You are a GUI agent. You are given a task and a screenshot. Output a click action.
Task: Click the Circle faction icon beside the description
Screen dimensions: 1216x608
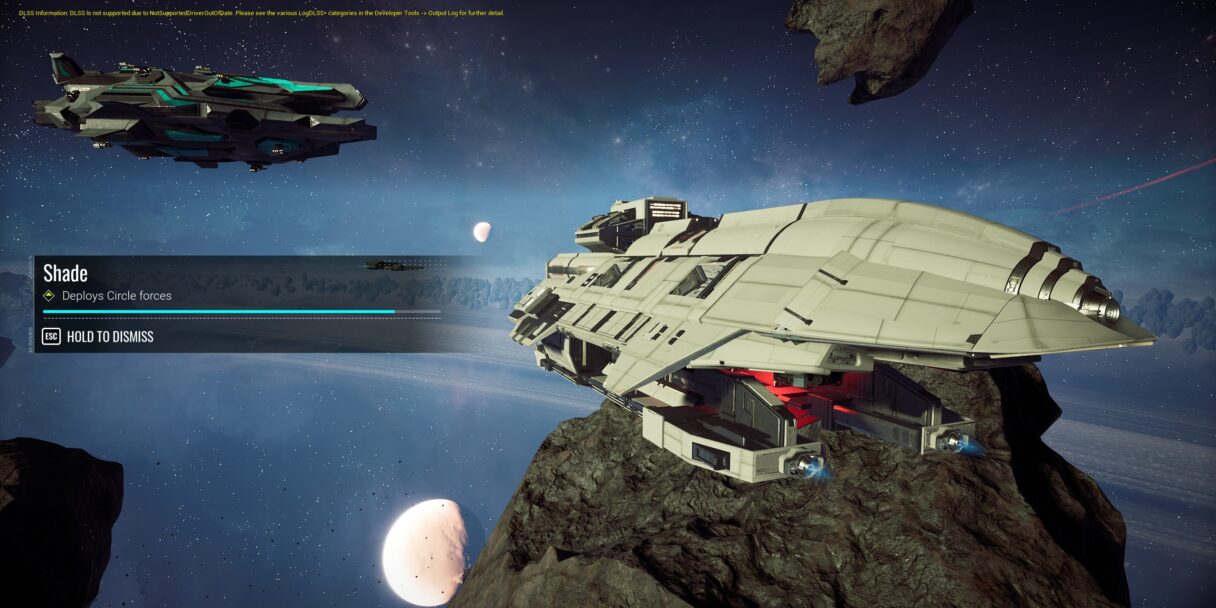click(x=49, y=296)
